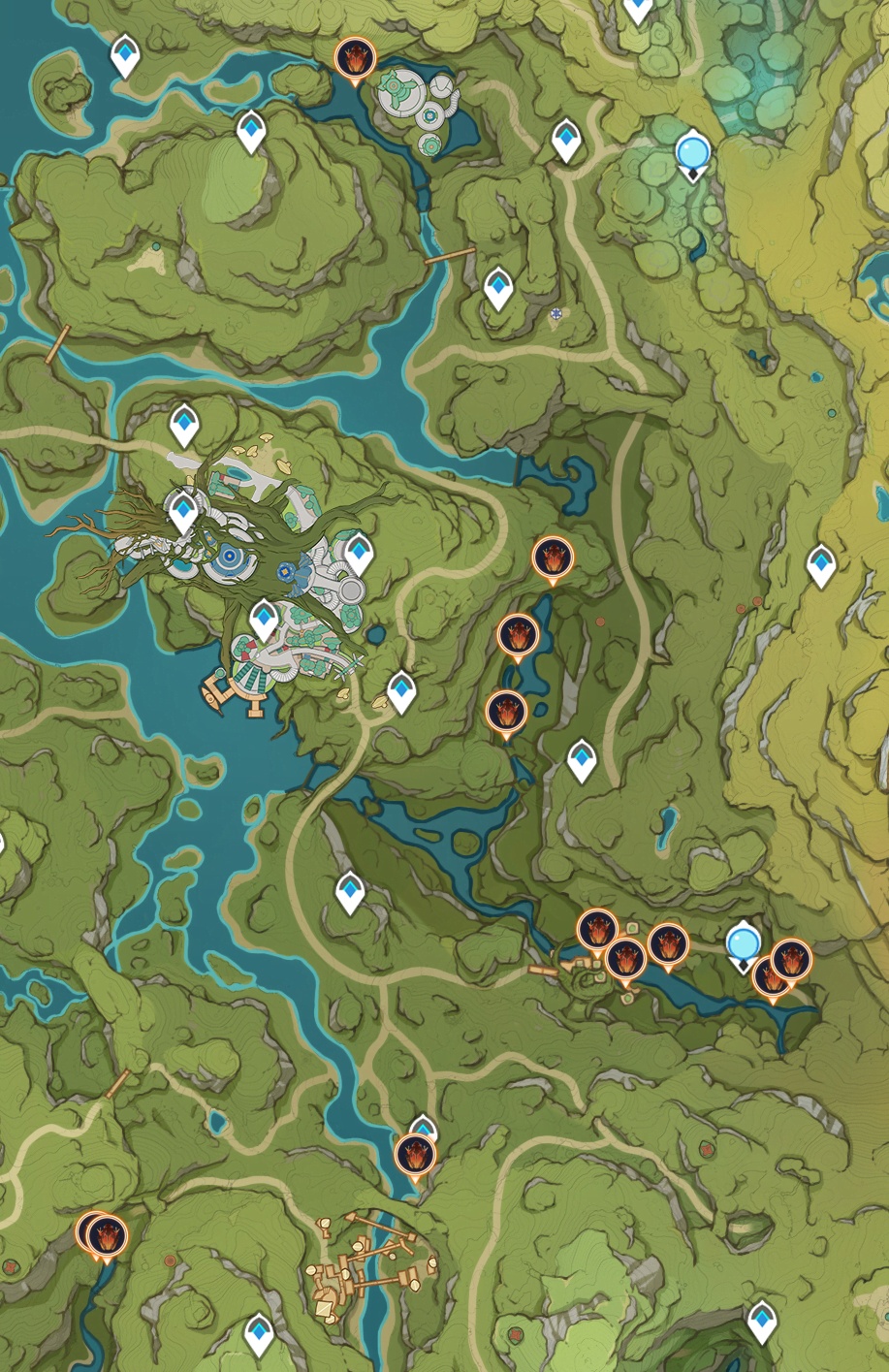This screenshot has height=1372, width=889.
Task: Select the teleport waypoint on the small sandy island
Action: (x=126, y=55)
